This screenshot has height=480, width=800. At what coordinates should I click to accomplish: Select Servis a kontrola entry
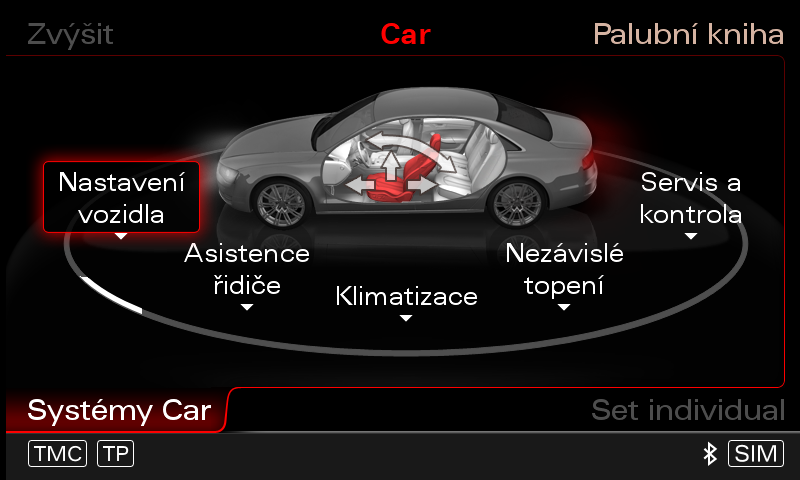[690, 198]
